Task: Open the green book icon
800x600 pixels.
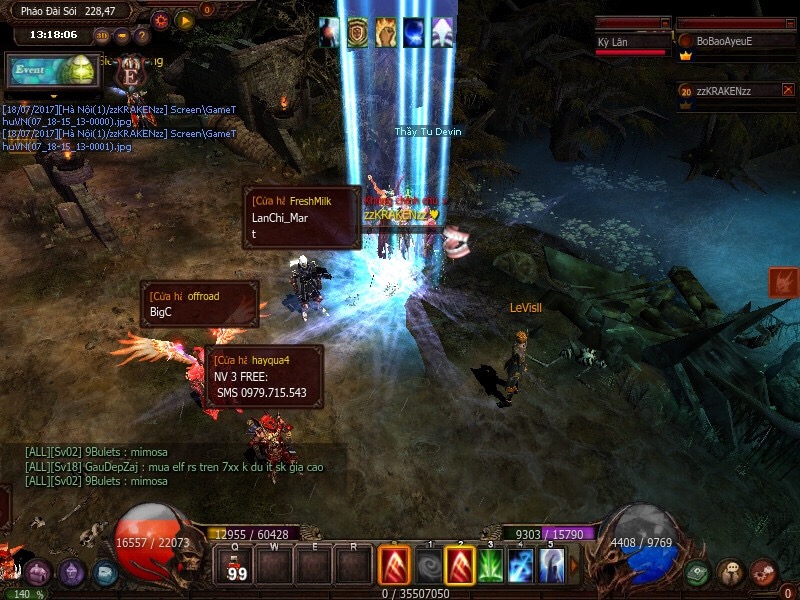Action: point(698,573)
